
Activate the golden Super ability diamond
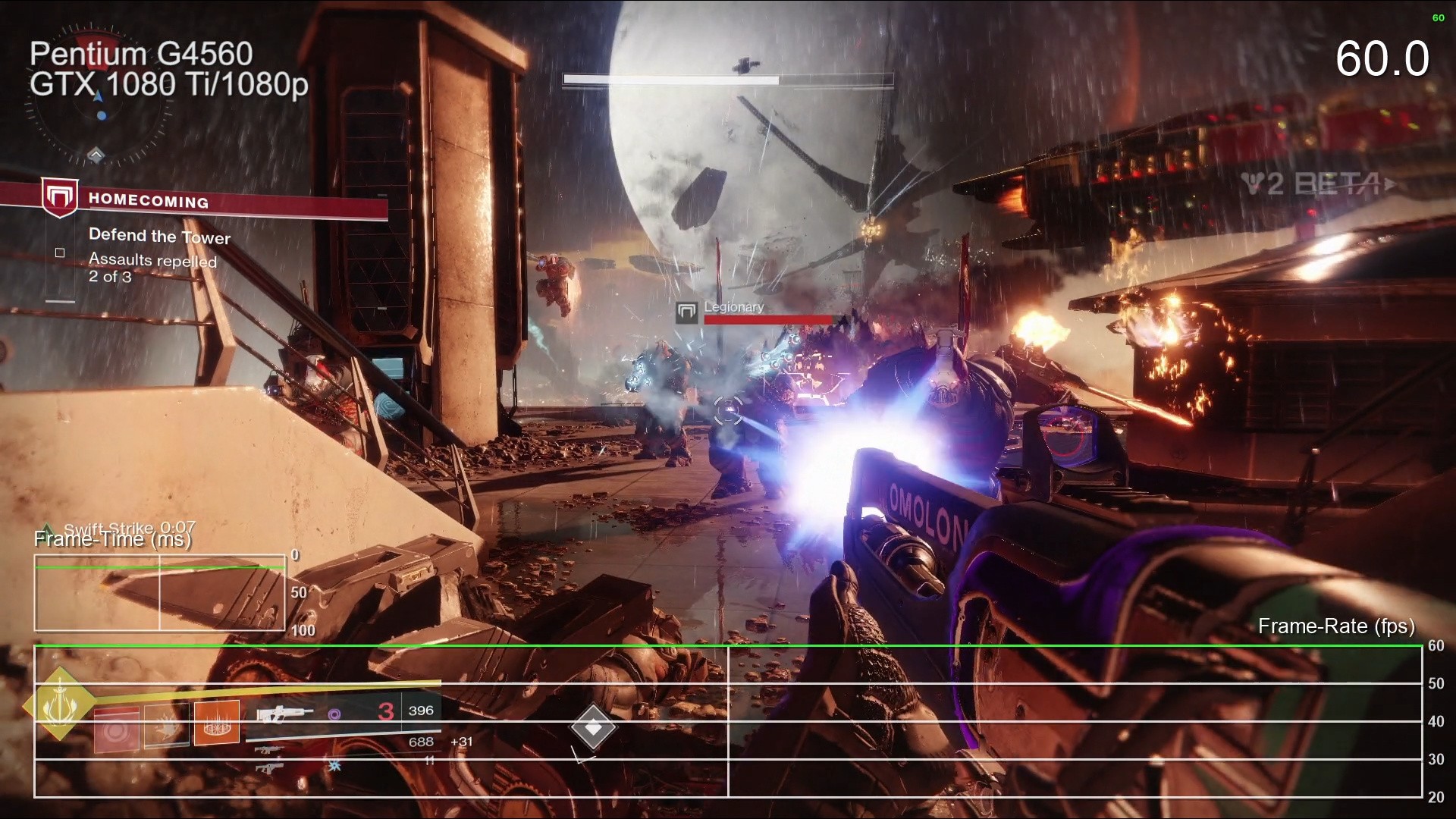(x=59, y=704)
